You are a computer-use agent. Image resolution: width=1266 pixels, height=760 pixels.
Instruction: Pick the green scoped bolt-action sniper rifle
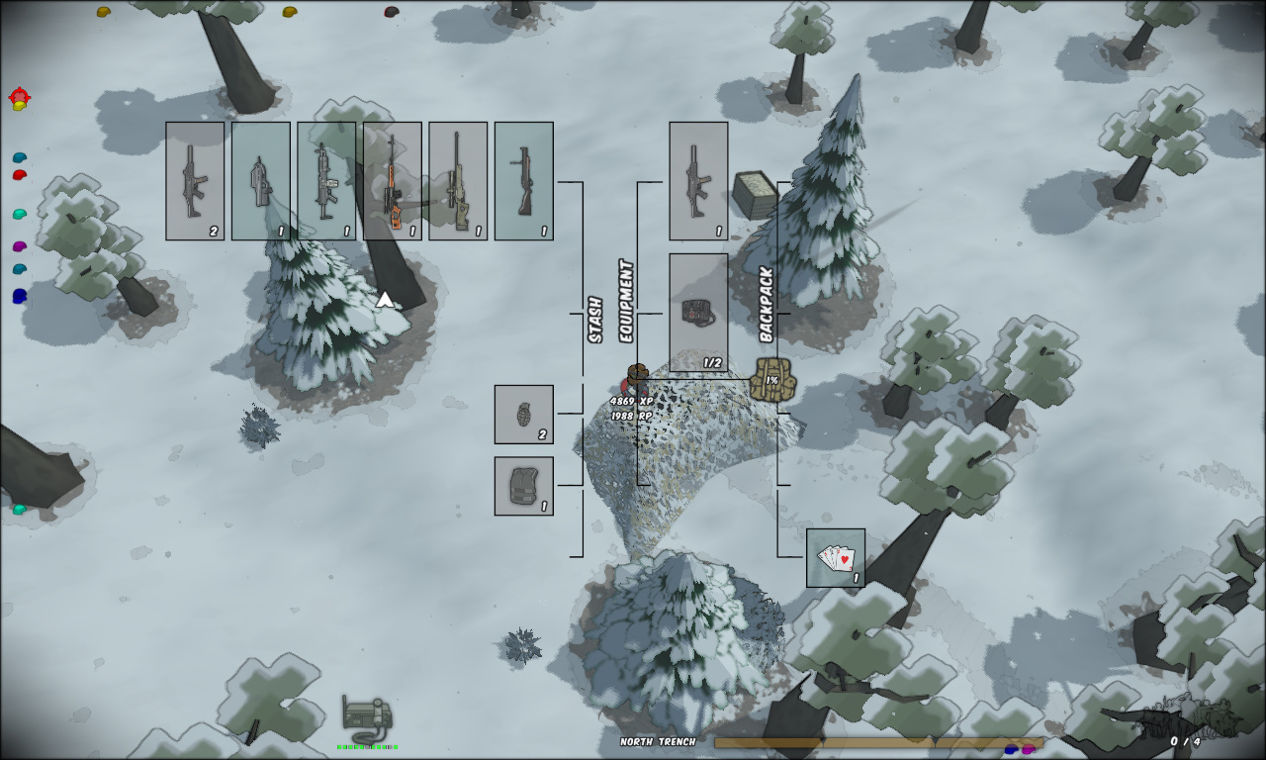pyautogui.click(x=458, y=181)
